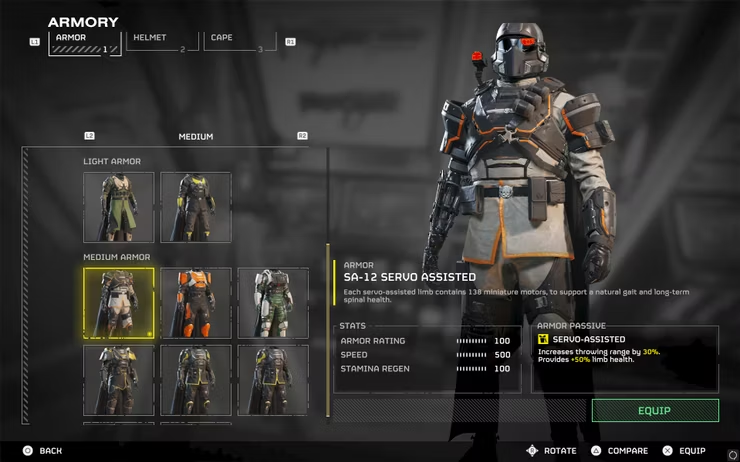Select the black and yellow light armor
740x462 pixels.
point(196,208)
